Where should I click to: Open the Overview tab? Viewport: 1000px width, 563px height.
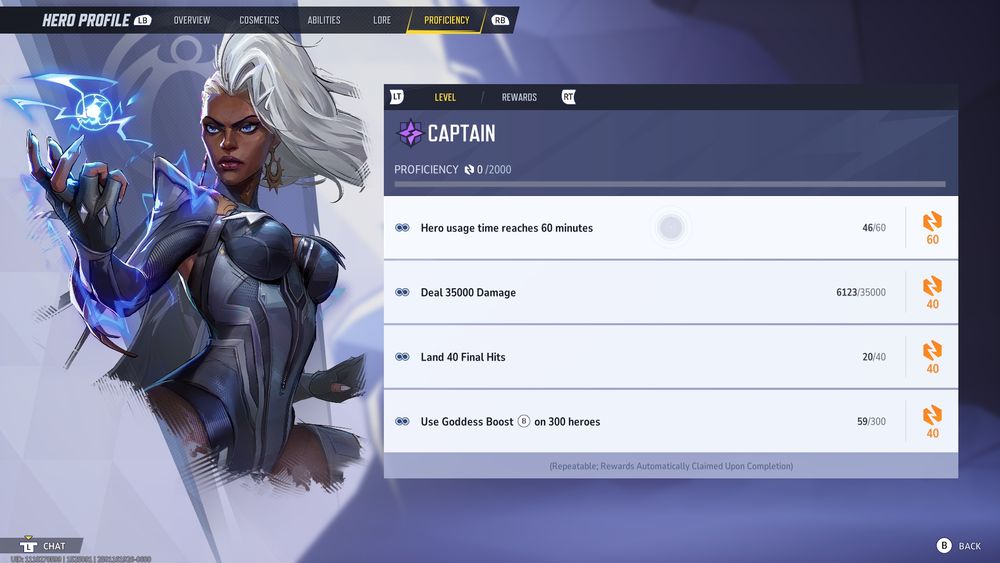click(x=191, y=20)
